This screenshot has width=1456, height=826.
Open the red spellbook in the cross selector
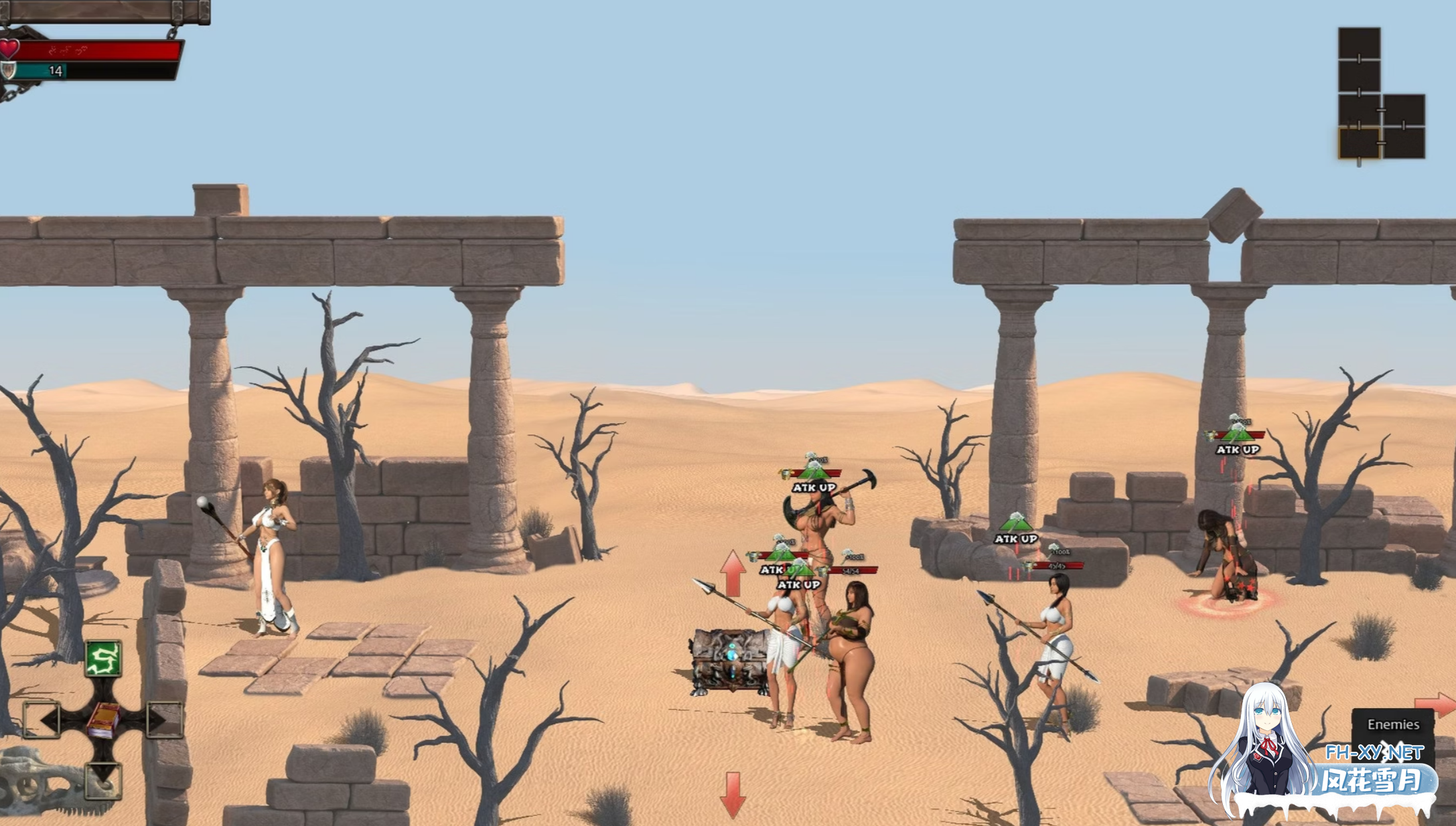coord(103,721)
